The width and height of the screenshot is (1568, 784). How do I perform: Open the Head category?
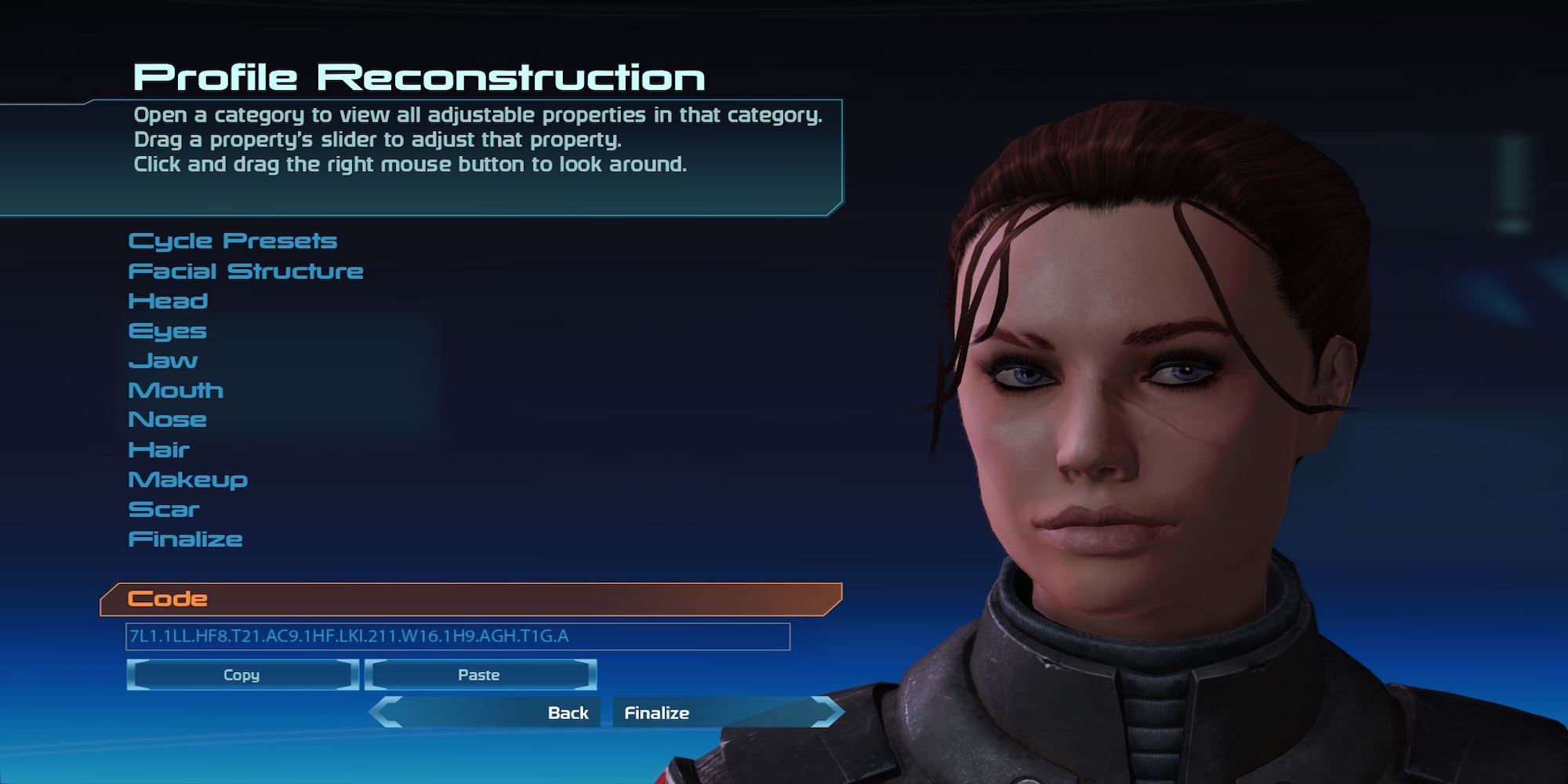[x=168, y=300]
